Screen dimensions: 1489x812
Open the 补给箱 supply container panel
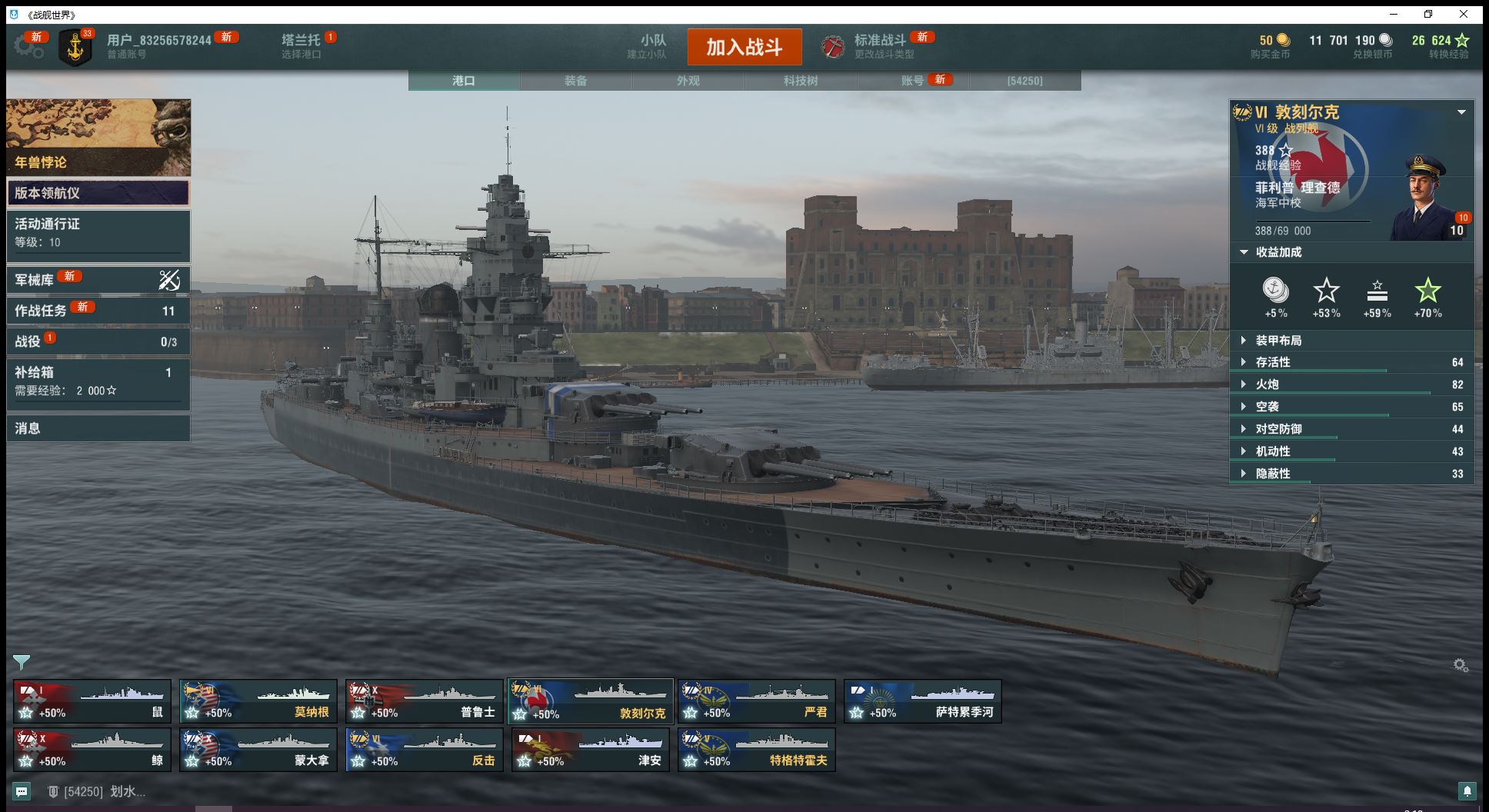98,381
